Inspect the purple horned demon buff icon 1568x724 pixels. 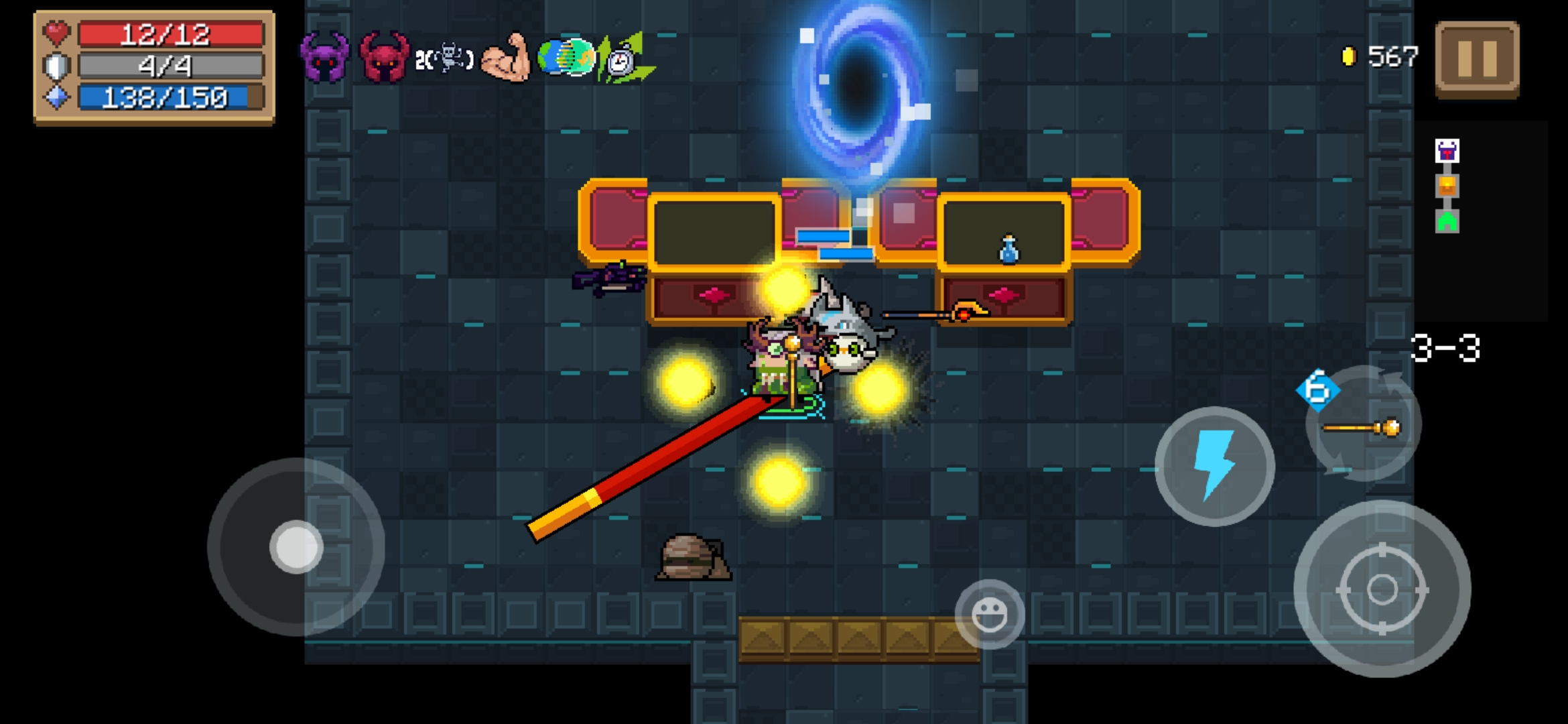(324, 58)
